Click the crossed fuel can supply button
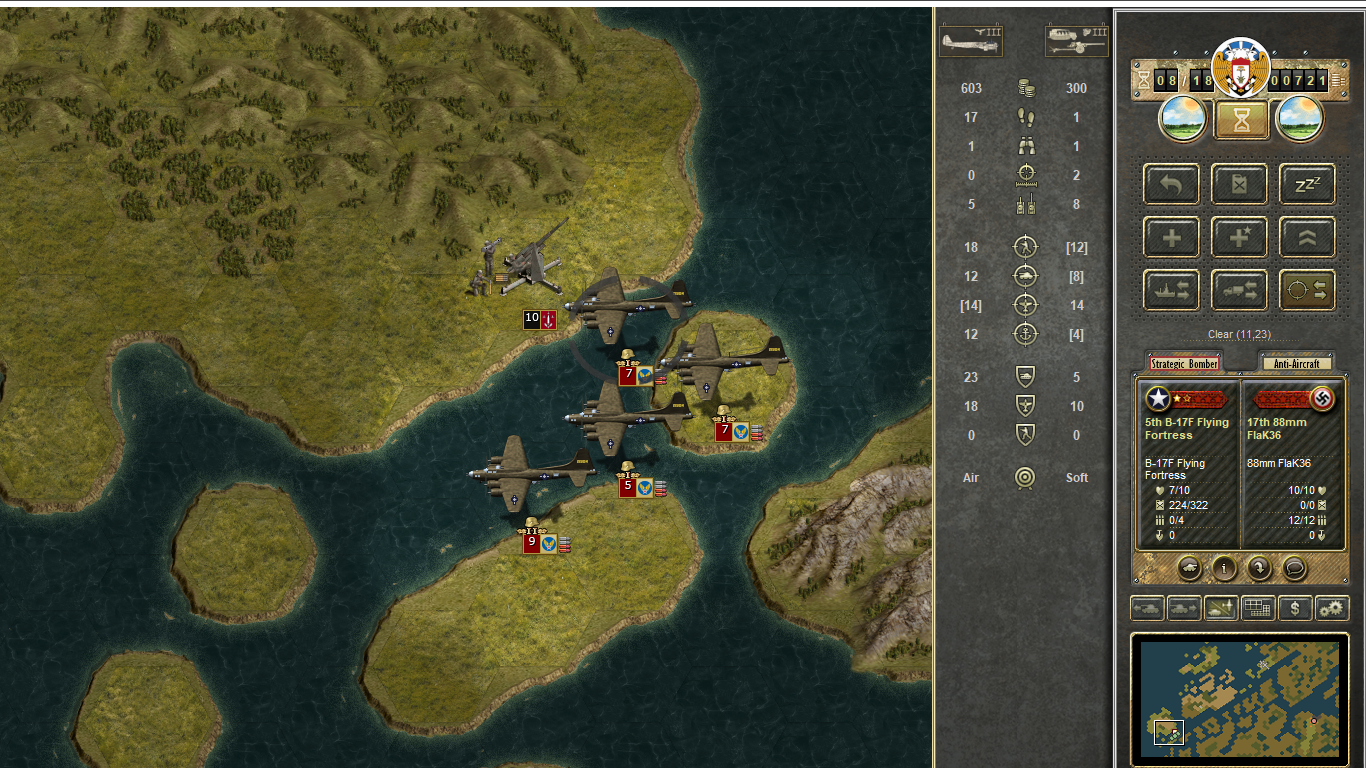1366x768 pixels. [x=1239, y=185]
